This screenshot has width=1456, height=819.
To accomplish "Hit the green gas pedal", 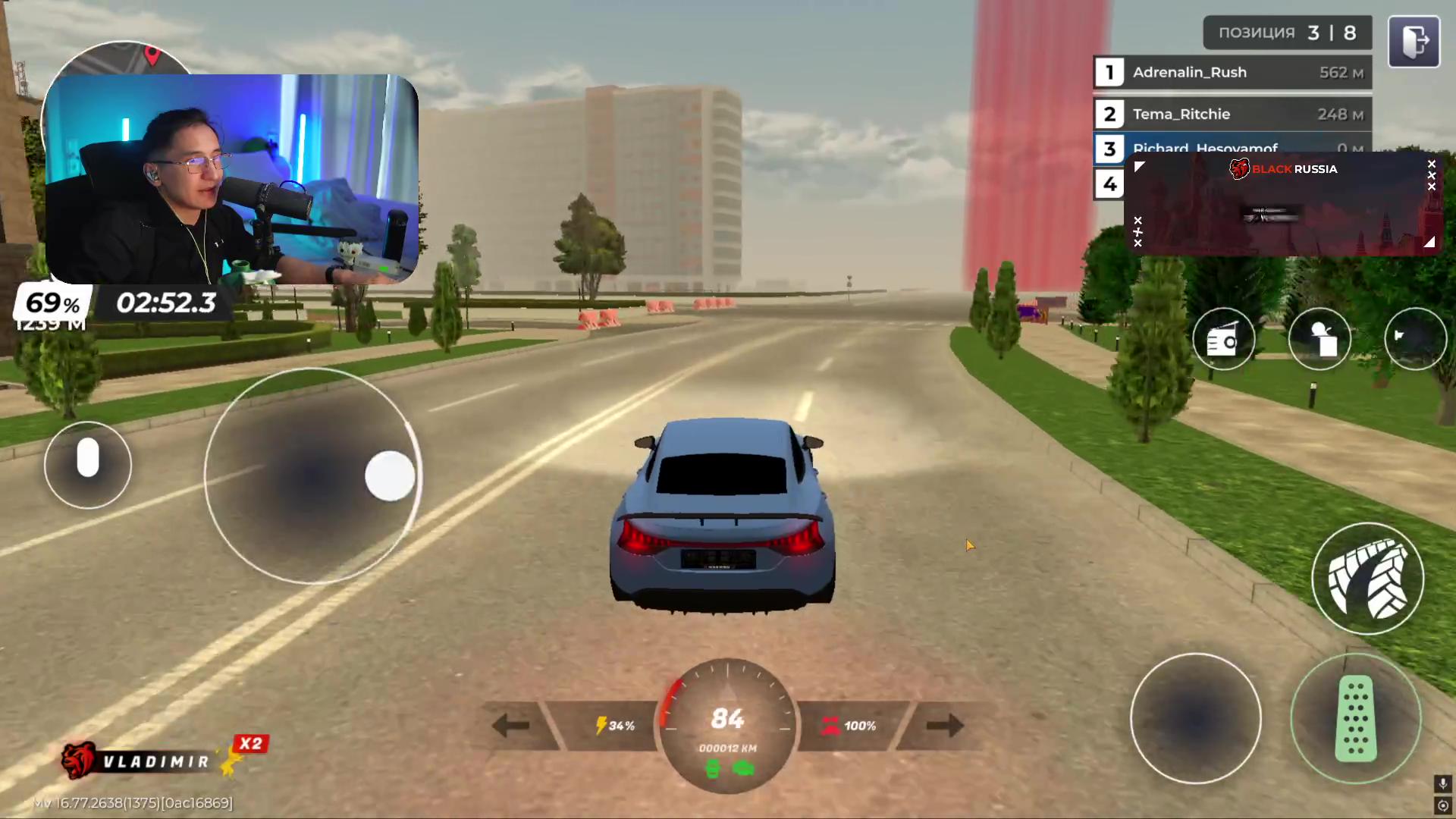I will tap(1355, 718).
